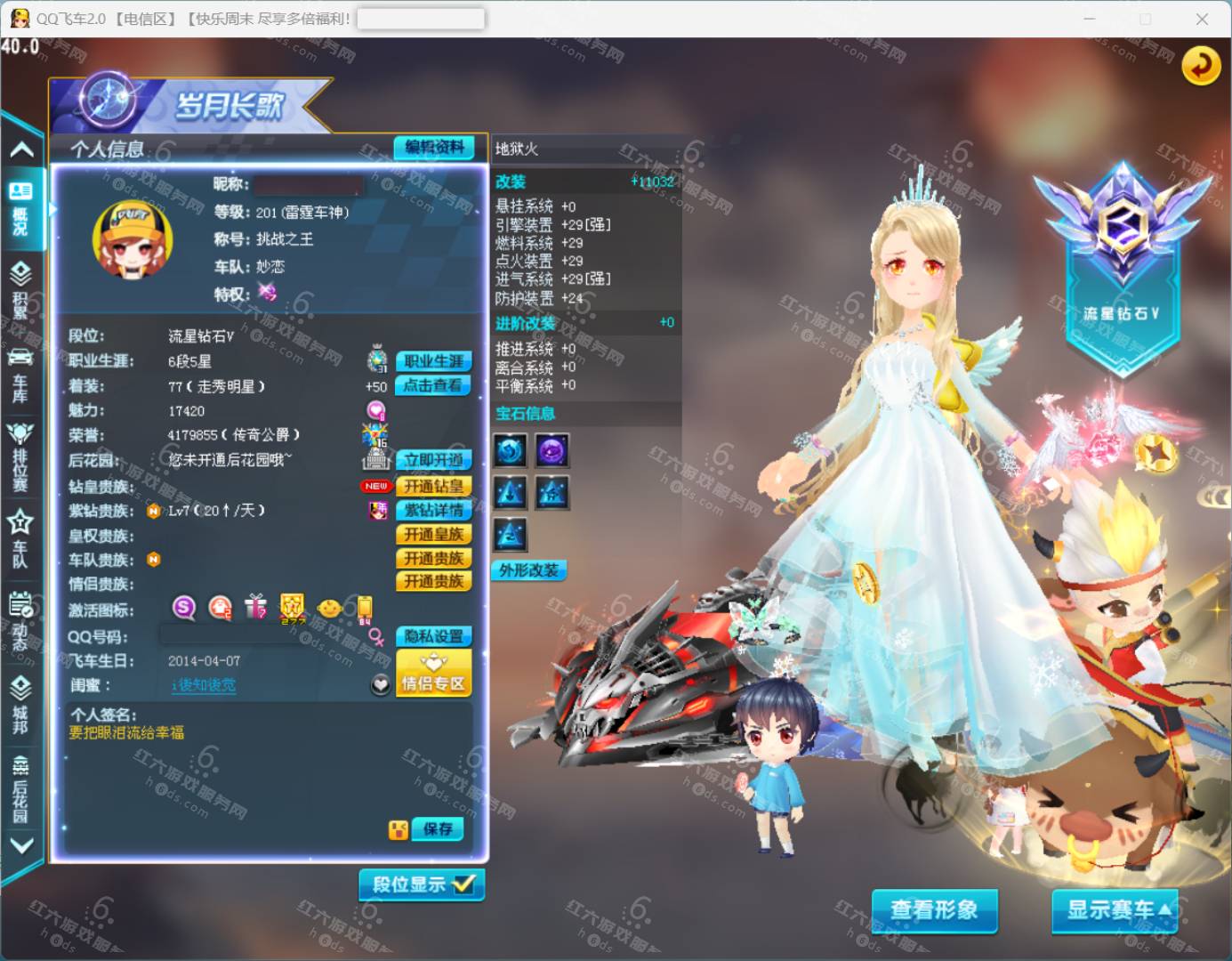Activate backyard with 立即开通 button
The height and width of the screenshot is (961, 1232).
click(433, 460)
